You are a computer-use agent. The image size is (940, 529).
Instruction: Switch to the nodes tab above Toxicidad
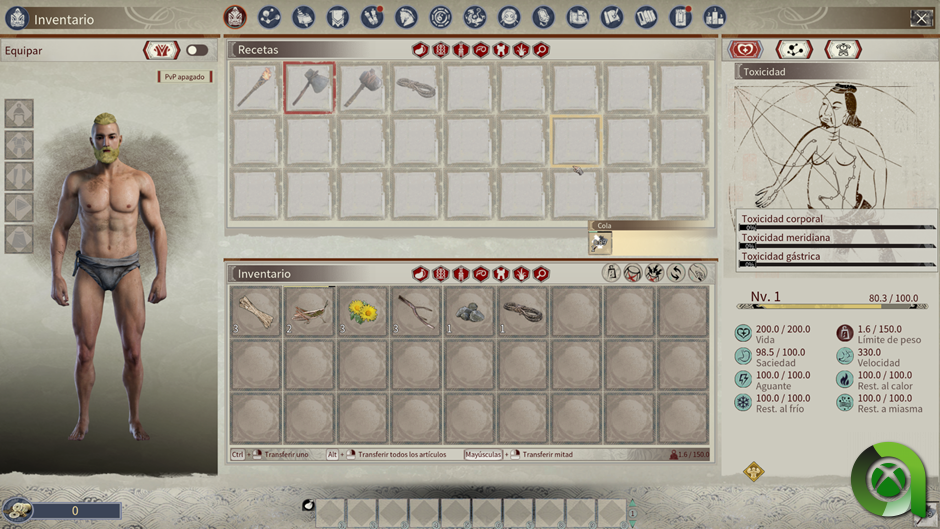tap(794, 50)
